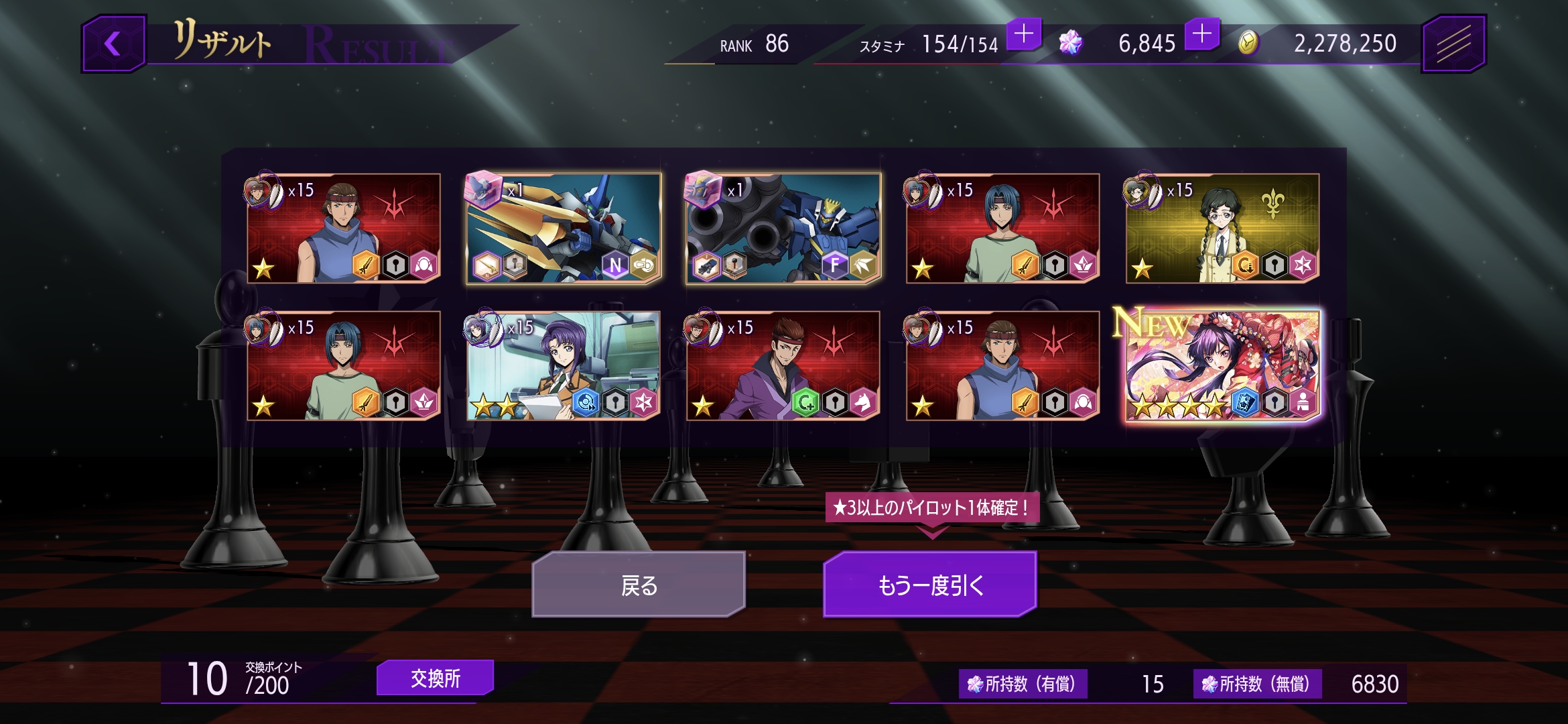Screen dimensions: 1568x724
Task: Buy more crystals via the plus button
Action: coord(1202,34)
